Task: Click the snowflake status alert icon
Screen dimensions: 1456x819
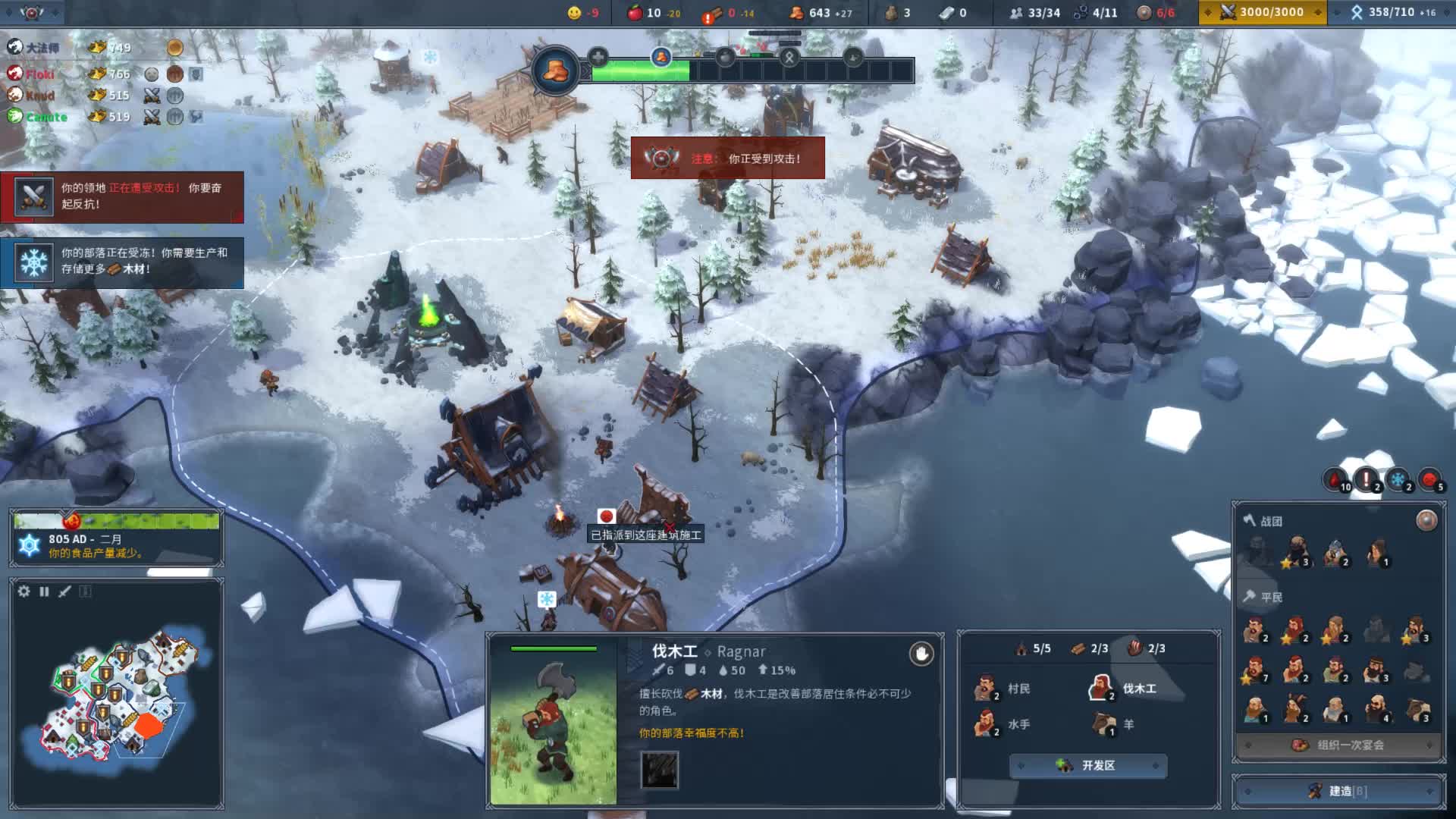Action: pyautogui.click(x=1398, y=480)
